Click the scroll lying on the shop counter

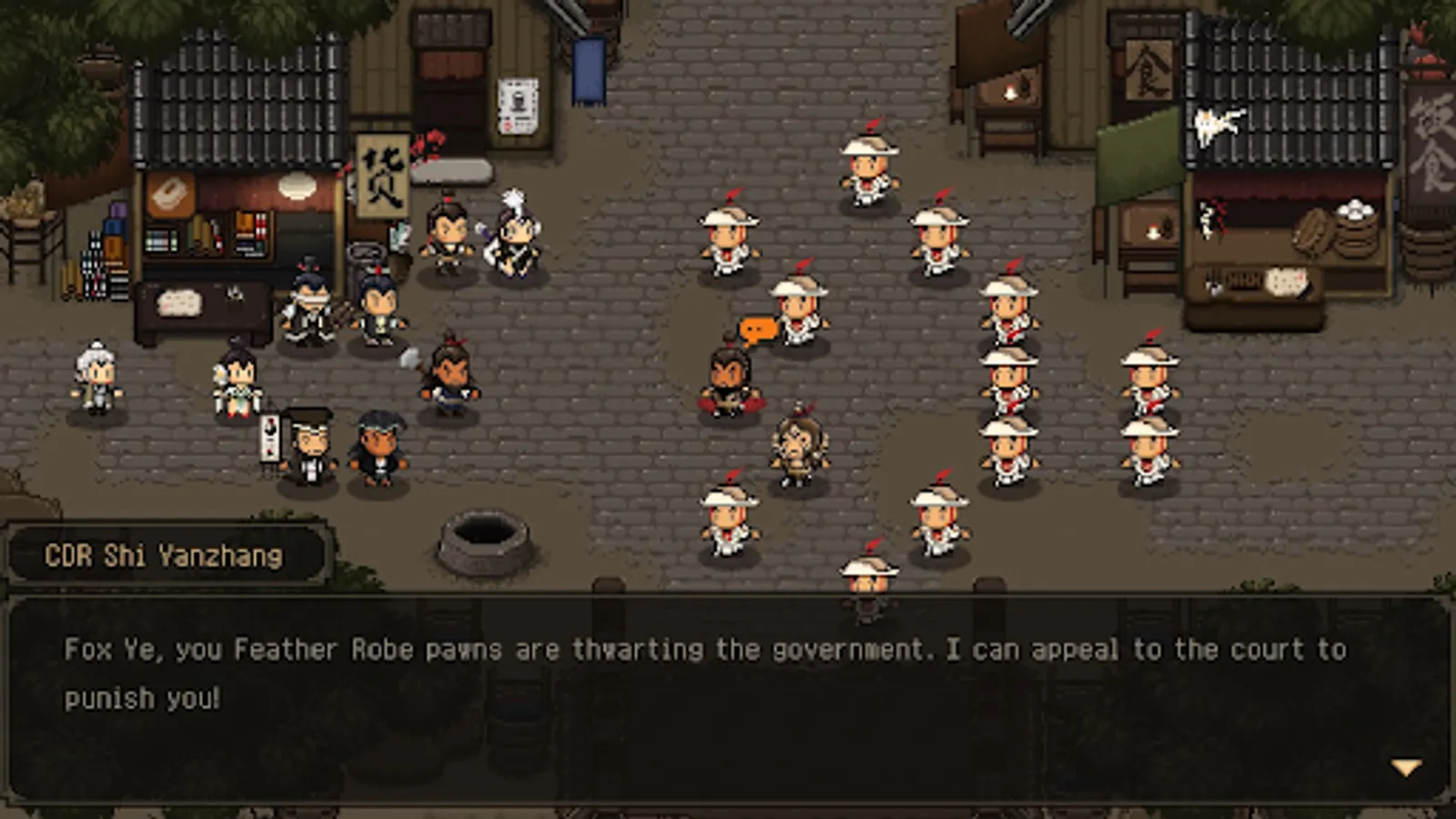(179, 300)
